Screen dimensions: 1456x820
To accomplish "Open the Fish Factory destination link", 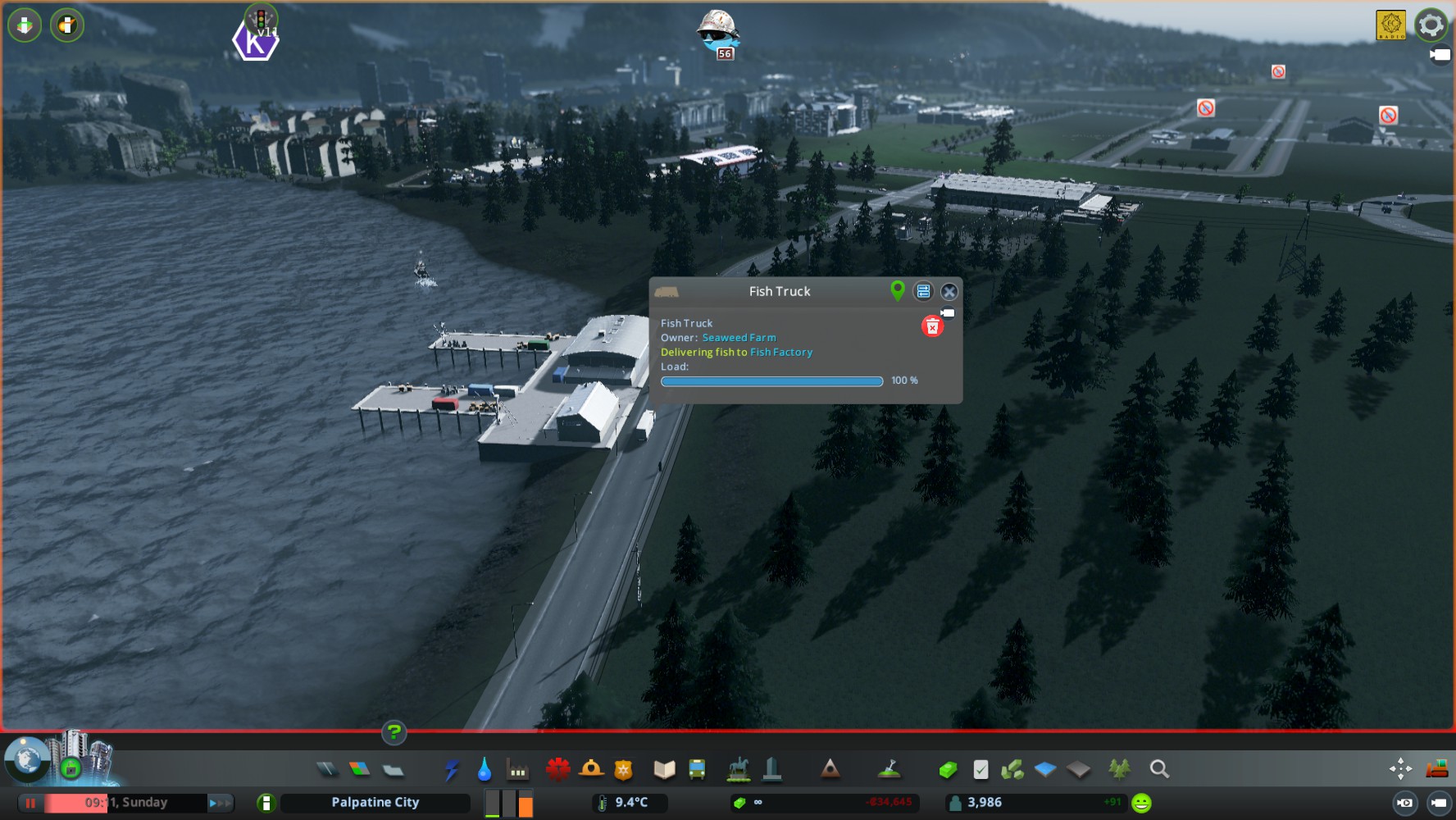I will click(781, 353).
